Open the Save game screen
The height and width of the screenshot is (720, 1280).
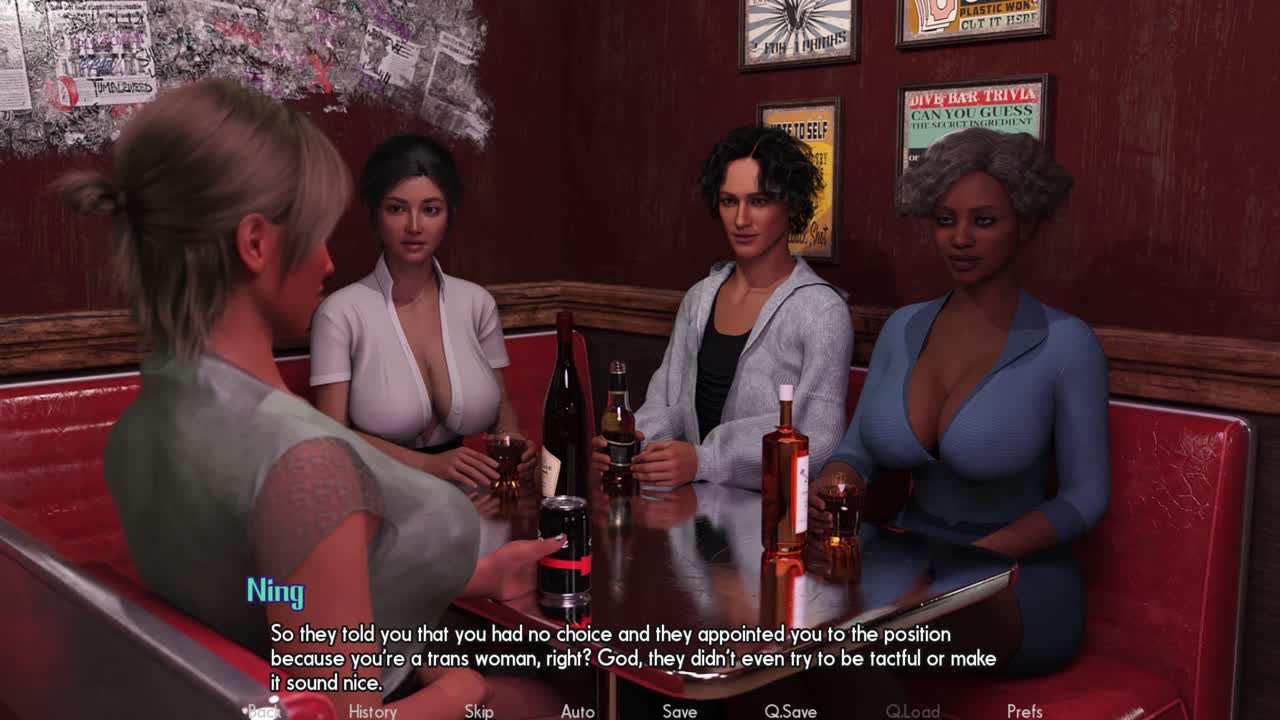679,711
